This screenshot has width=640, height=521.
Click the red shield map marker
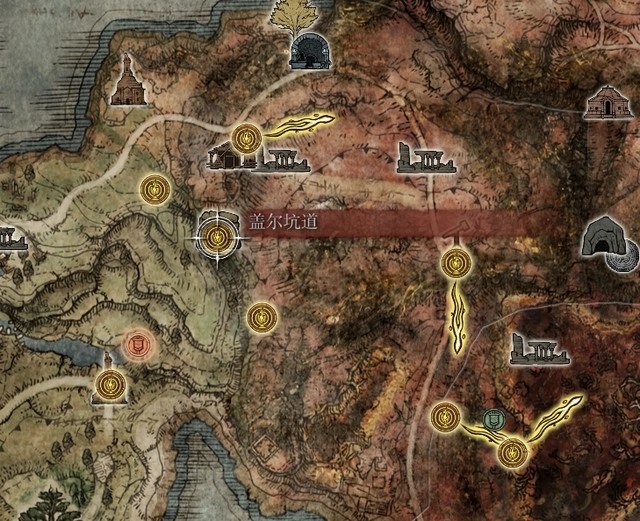click(137, 346)
